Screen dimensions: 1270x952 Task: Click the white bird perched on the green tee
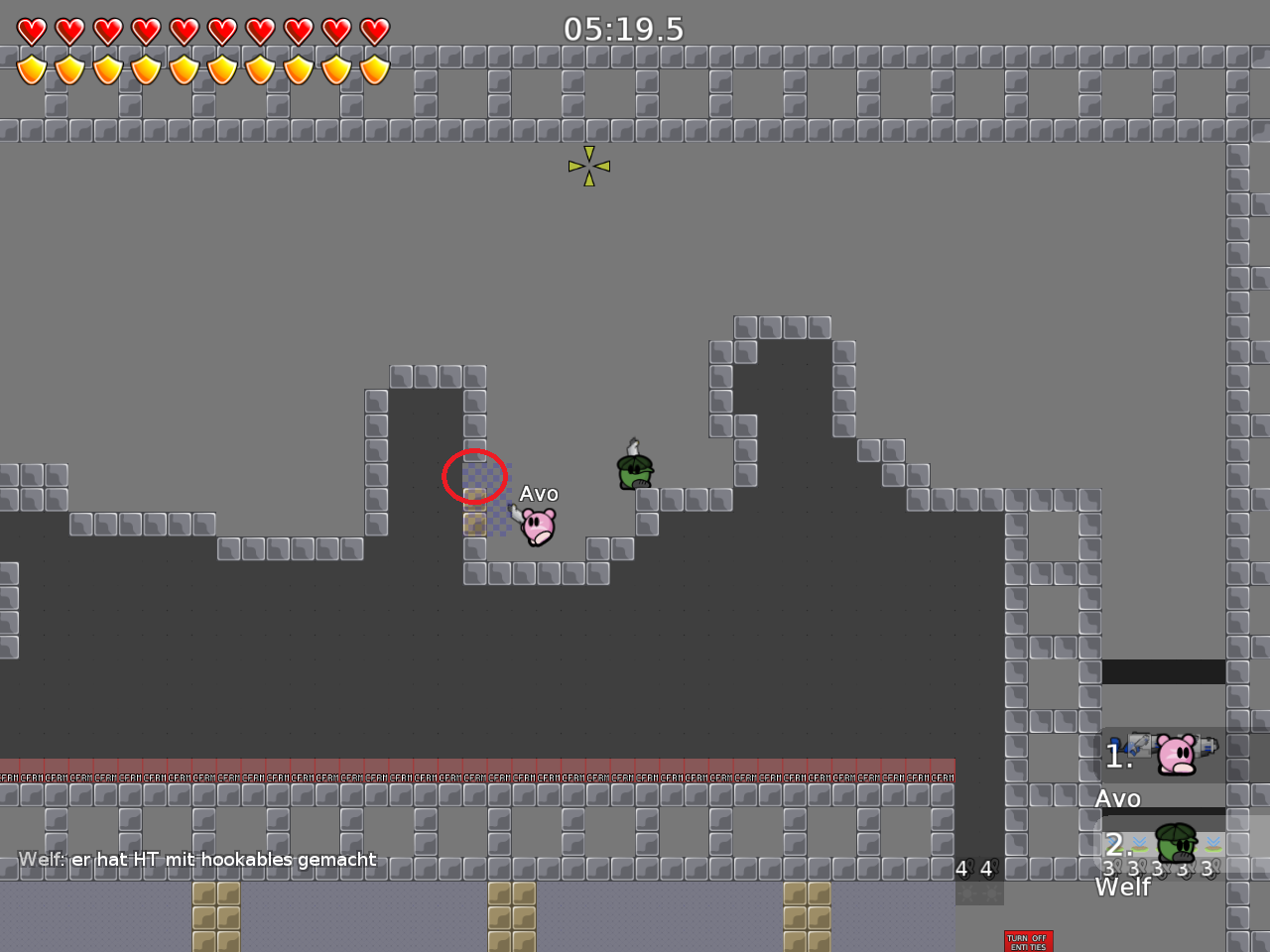632,443
